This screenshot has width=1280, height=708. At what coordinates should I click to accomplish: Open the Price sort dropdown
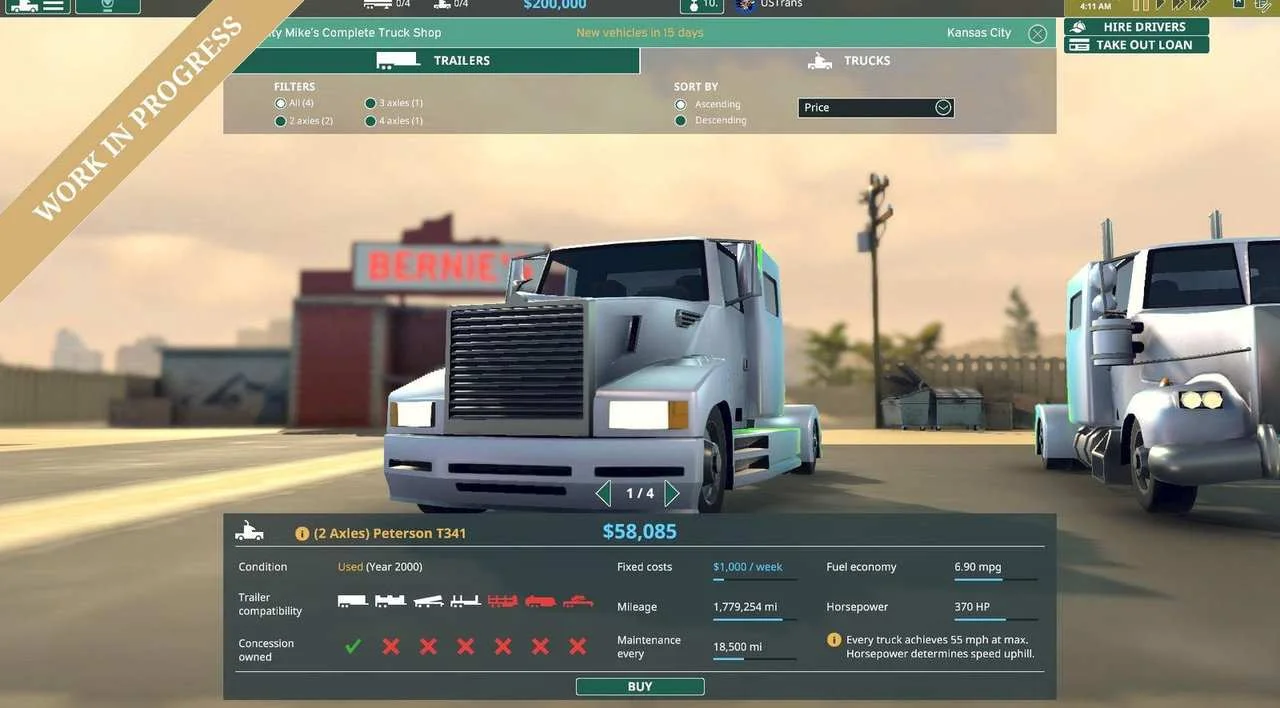click(876, 108)
